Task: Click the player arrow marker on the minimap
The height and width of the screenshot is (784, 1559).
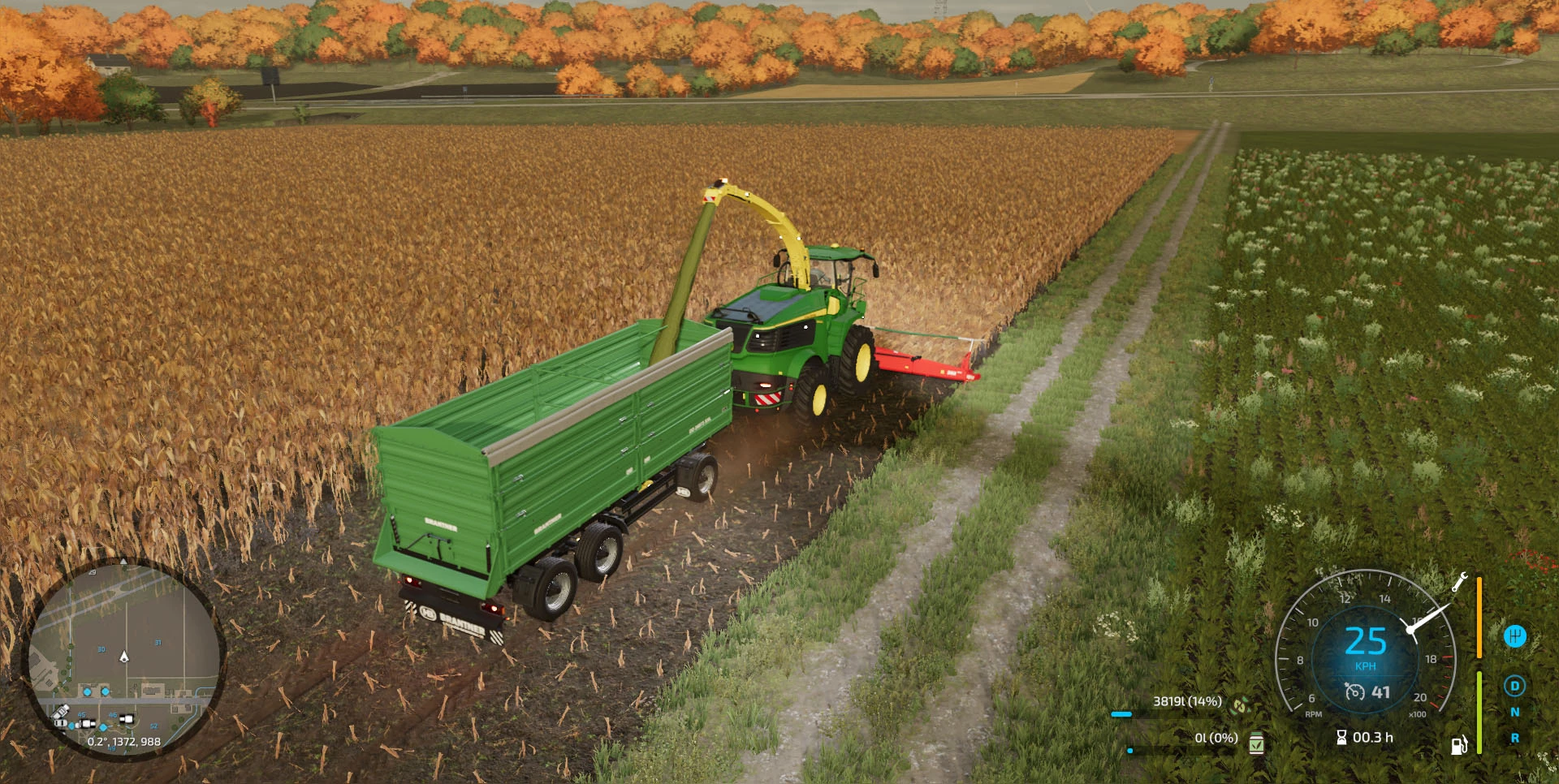Action: (124, 657)
